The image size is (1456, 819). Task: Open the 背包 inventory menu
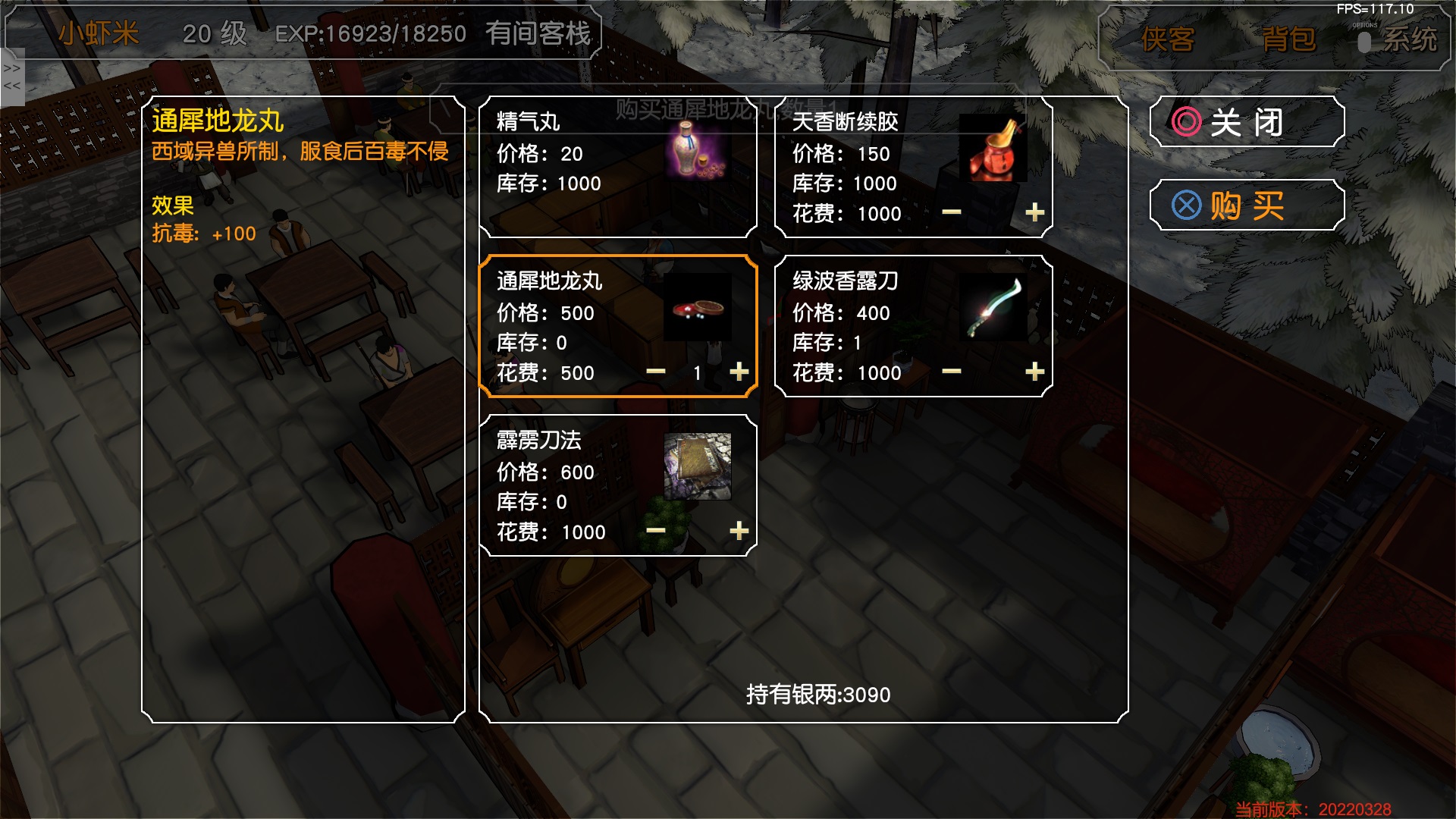pyautogui.click(x=1289, y=39)
